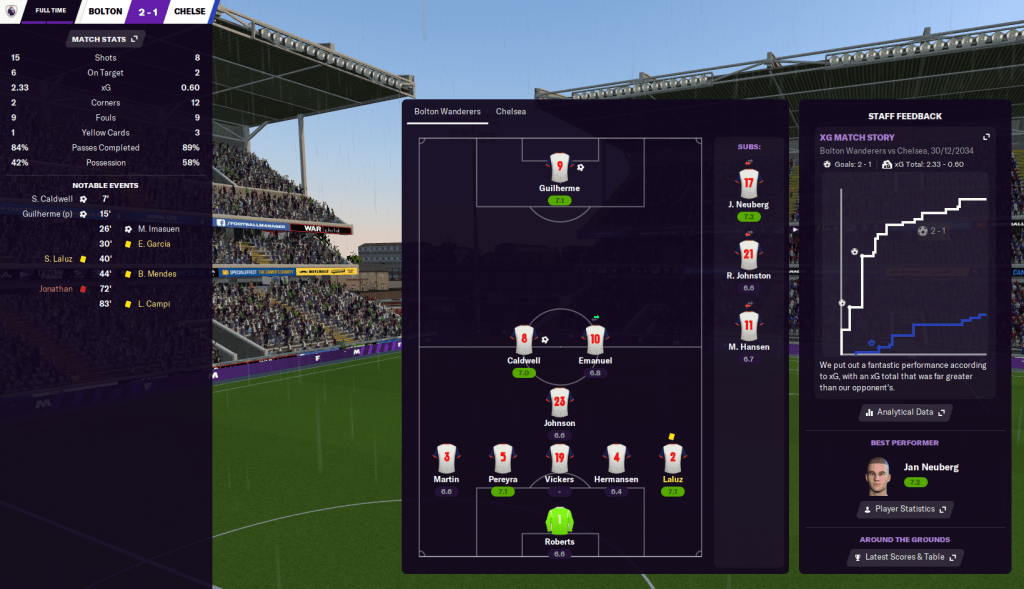View Latest Scores & Table
The width and height of the screenshot is (1024, 589).
tap(903, 557)
